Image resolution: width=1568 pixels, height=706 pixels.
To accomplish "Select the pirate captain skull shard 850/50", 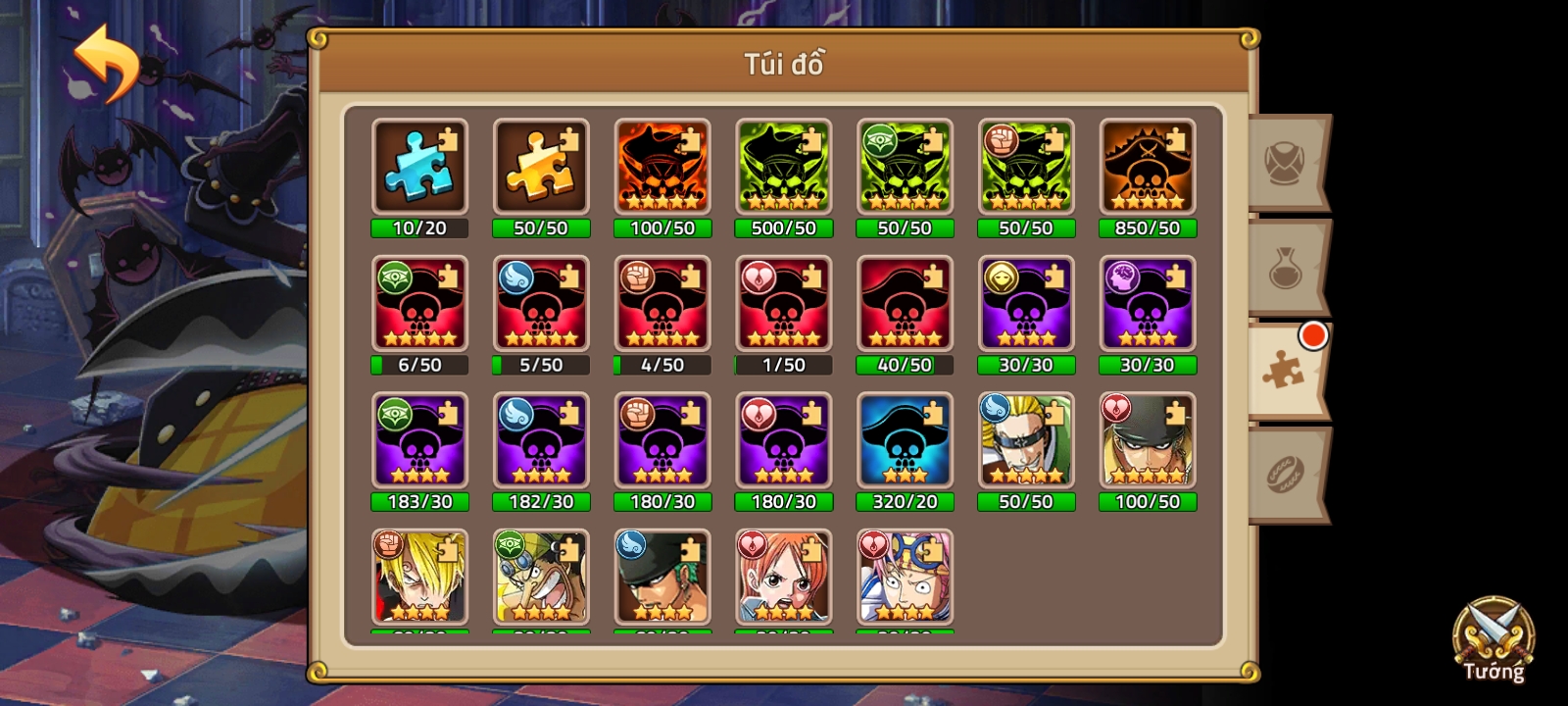I will coord(1148,169).
